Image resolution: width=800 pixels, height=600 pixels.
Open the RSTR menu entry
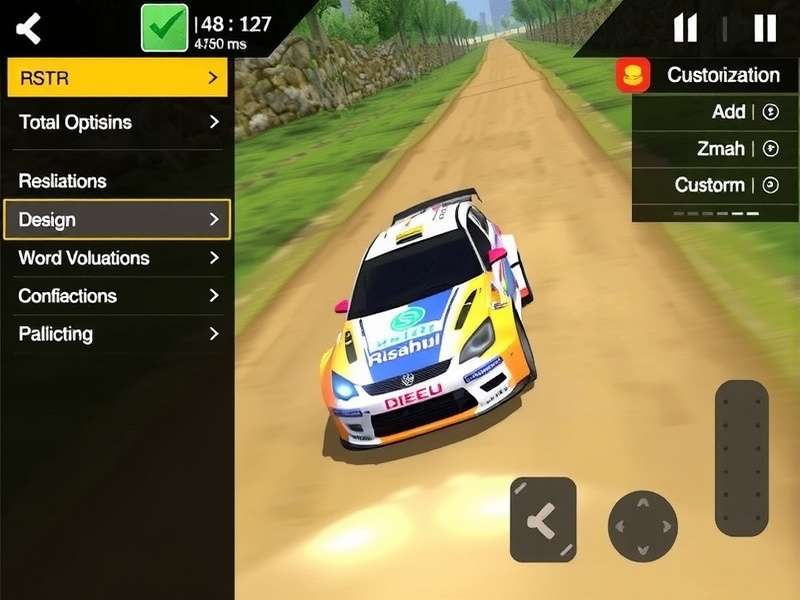tap(117, 78)
